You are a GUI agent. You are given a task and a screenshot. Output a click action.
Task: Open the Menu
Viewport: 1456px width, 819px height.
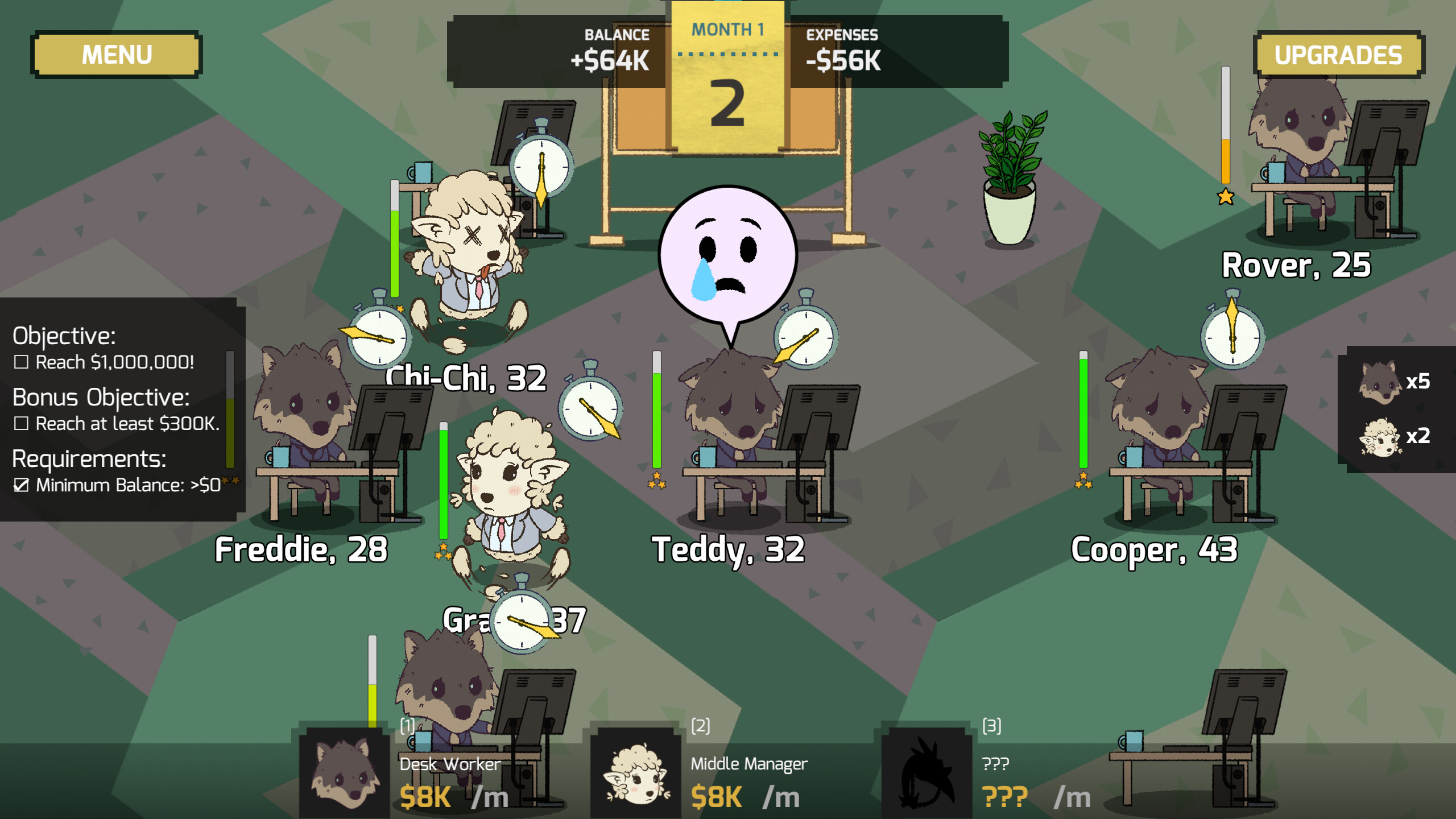pos(116,54)
